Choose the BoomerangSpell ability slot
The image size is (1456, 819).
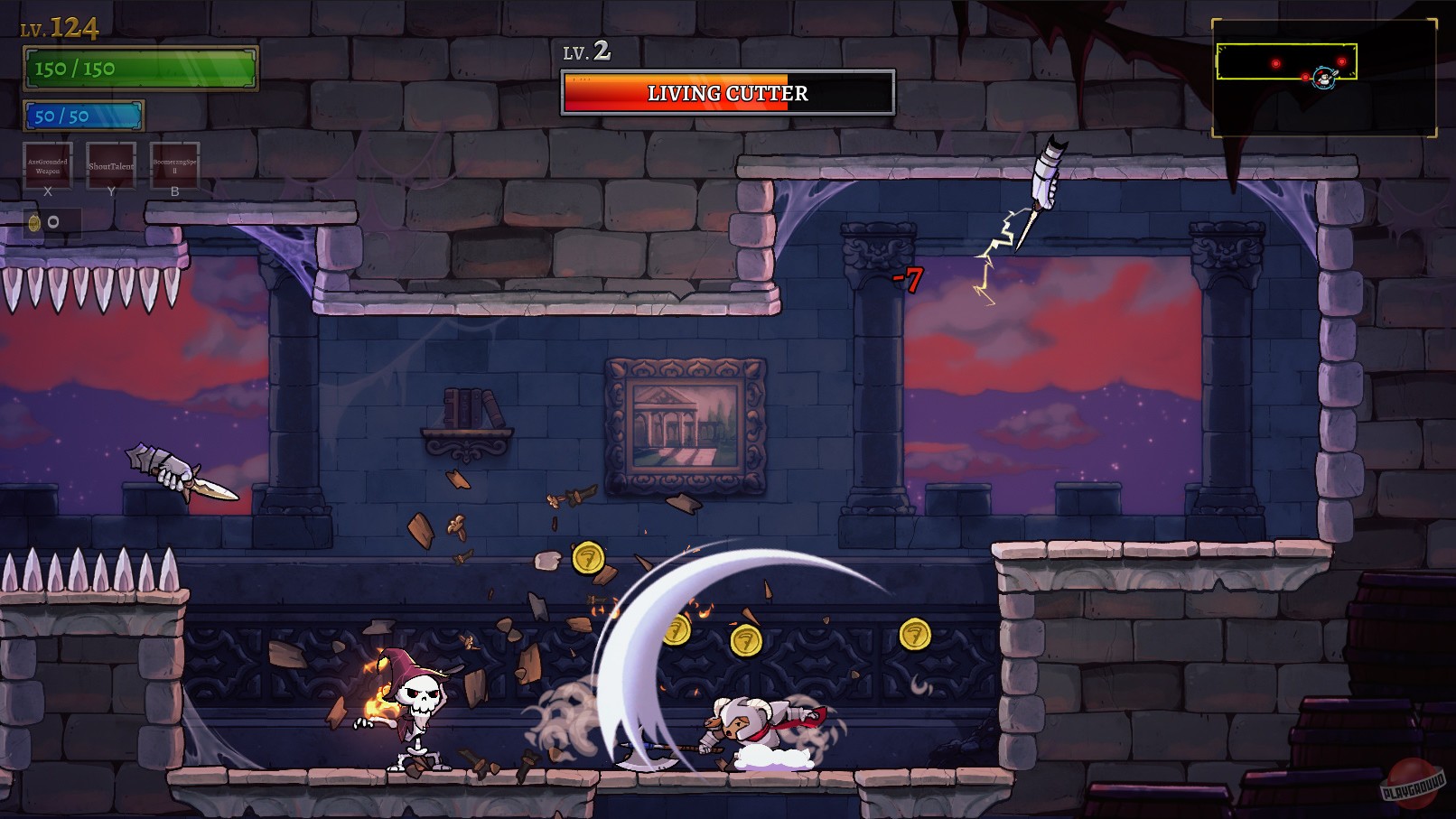(x=174, y=165)
